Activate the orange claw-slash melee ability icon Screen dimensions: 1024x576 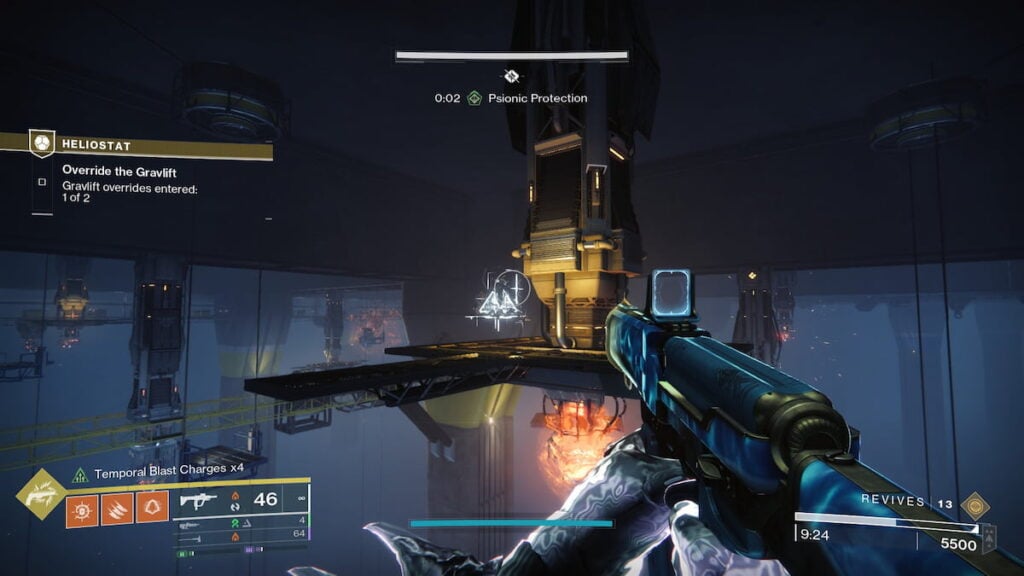117,508
